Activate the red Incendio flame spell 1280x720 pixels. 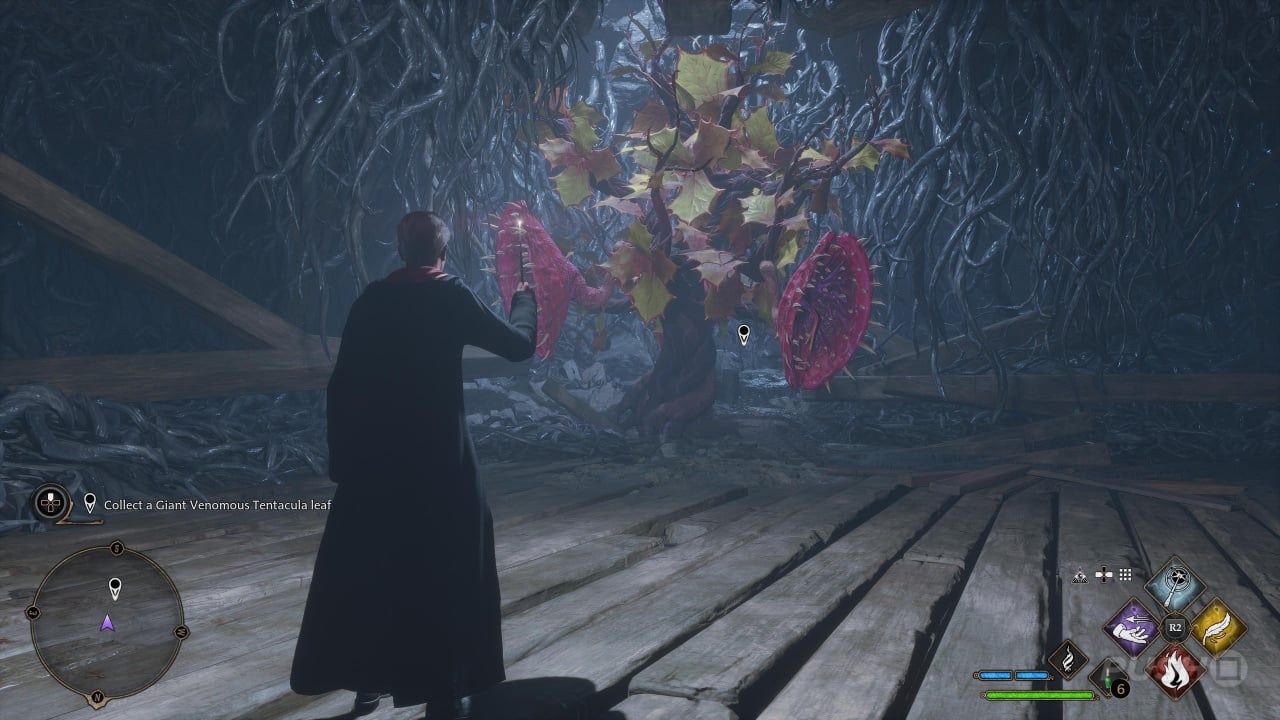coord(1175,669)
